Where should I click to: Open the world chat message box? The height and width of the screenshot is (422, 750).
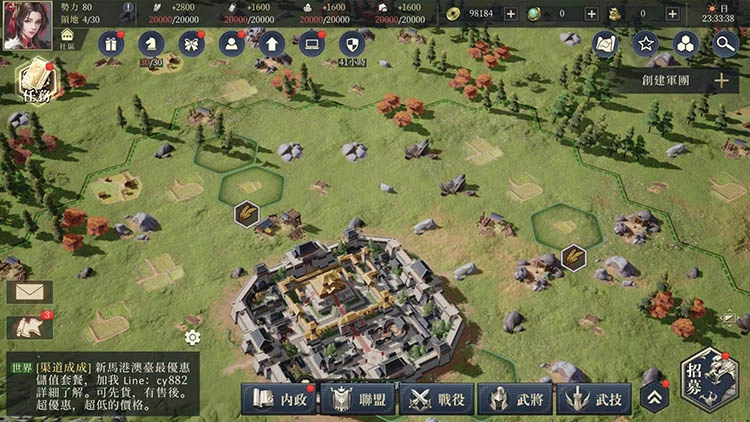click(x=100, y=384)
